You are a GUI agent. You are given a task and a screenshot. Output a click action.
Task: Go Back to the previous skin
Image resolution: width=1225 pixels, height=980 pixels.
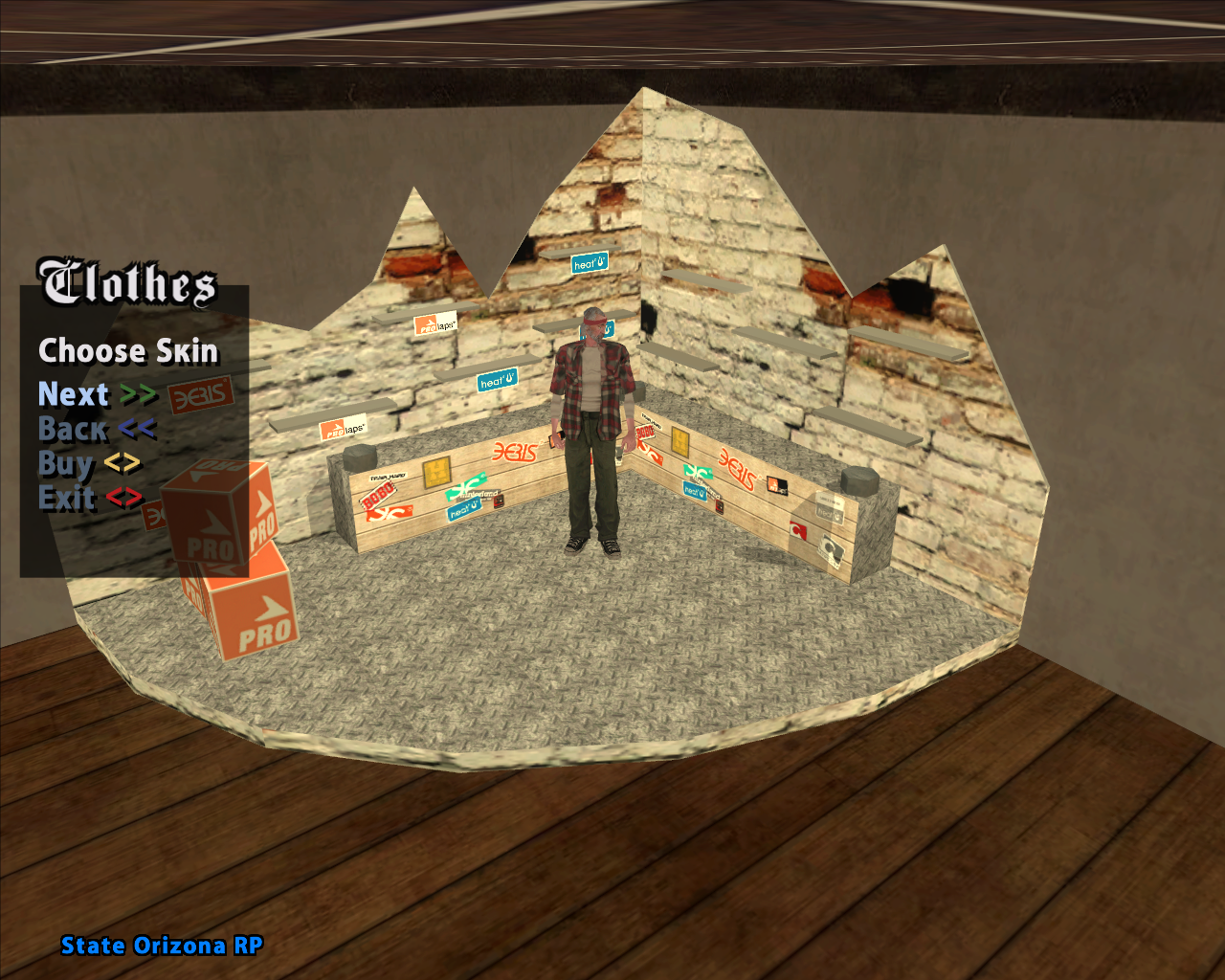96,429
